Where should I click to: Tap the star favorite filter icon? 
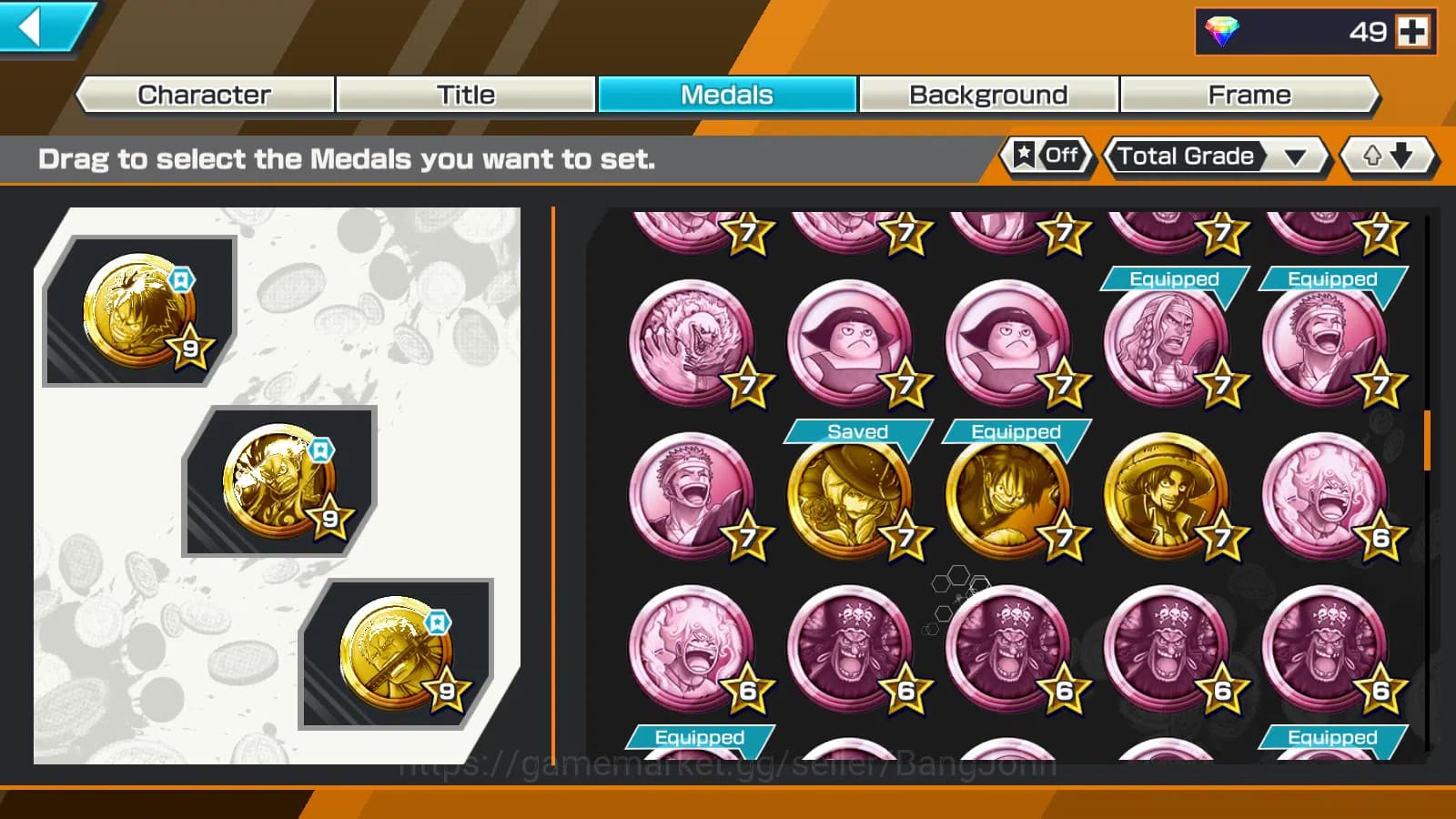point(1025,156)
